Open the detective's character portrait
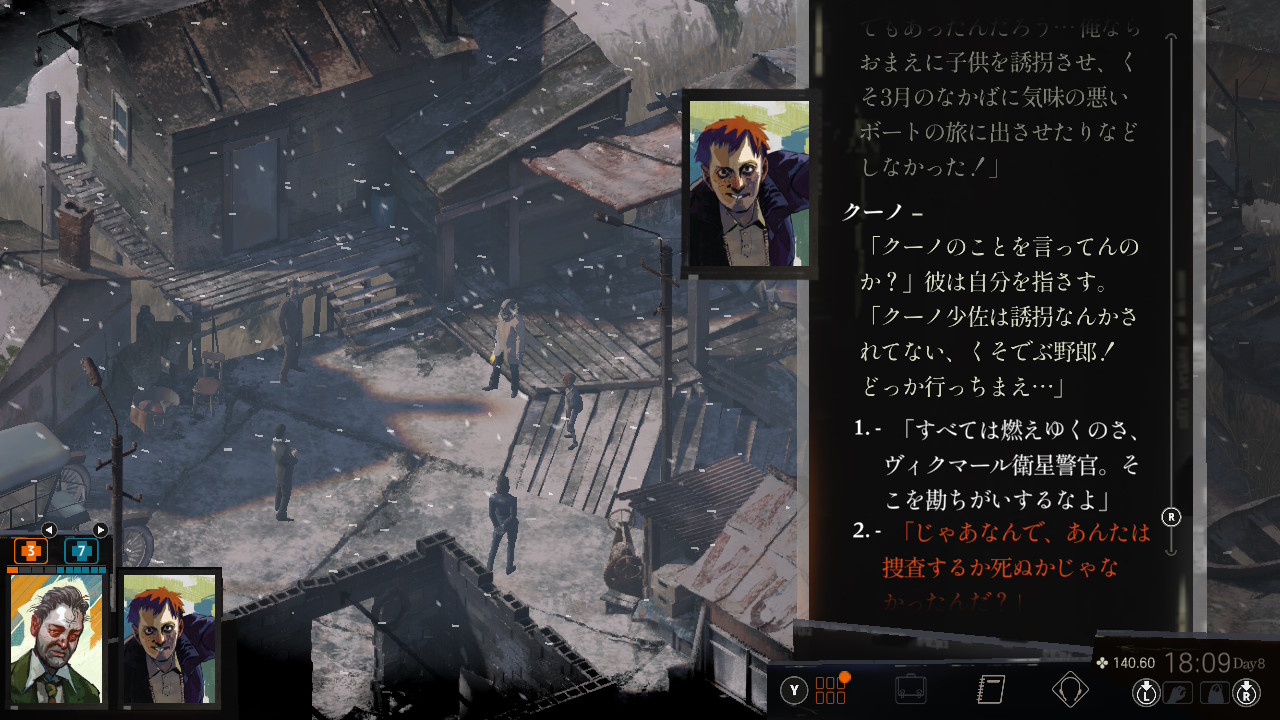 pyautogui.click(x=57, y=638)
